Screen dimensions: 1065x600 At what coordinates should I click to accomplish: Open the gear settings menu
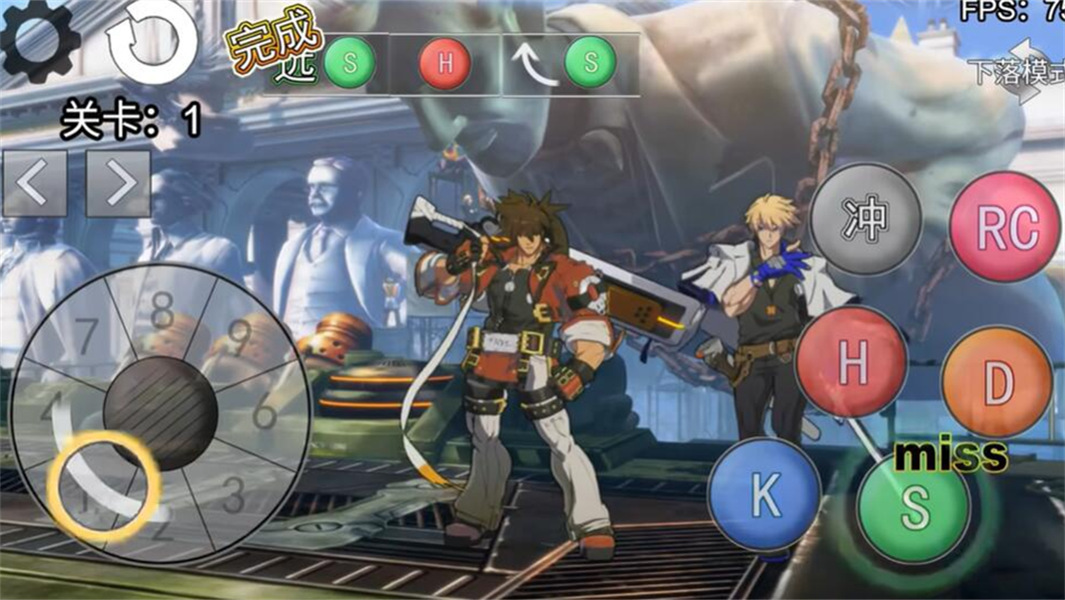pos(40,40)
